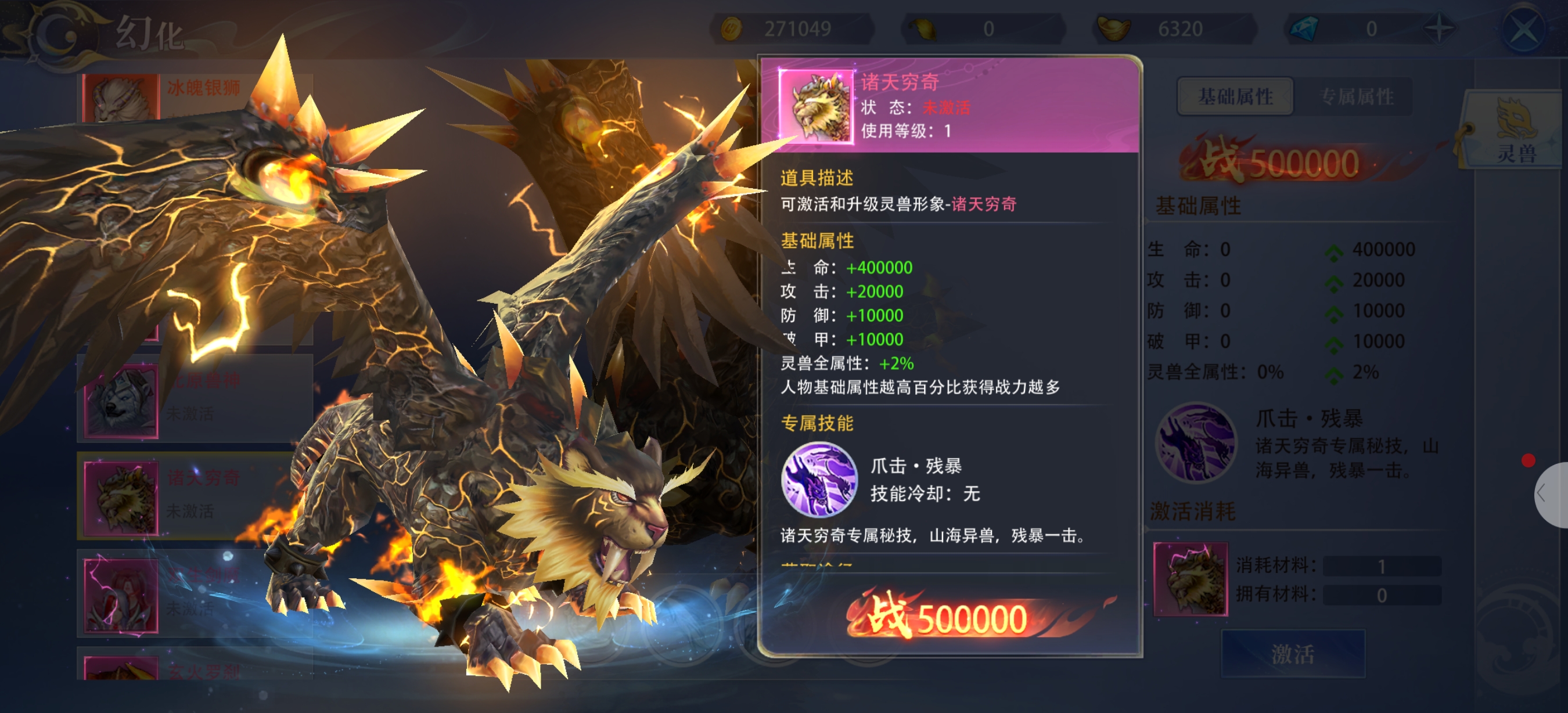
Task: Click the 诸天穷奇 item portrait in tooltip
Action: (816, 106)
